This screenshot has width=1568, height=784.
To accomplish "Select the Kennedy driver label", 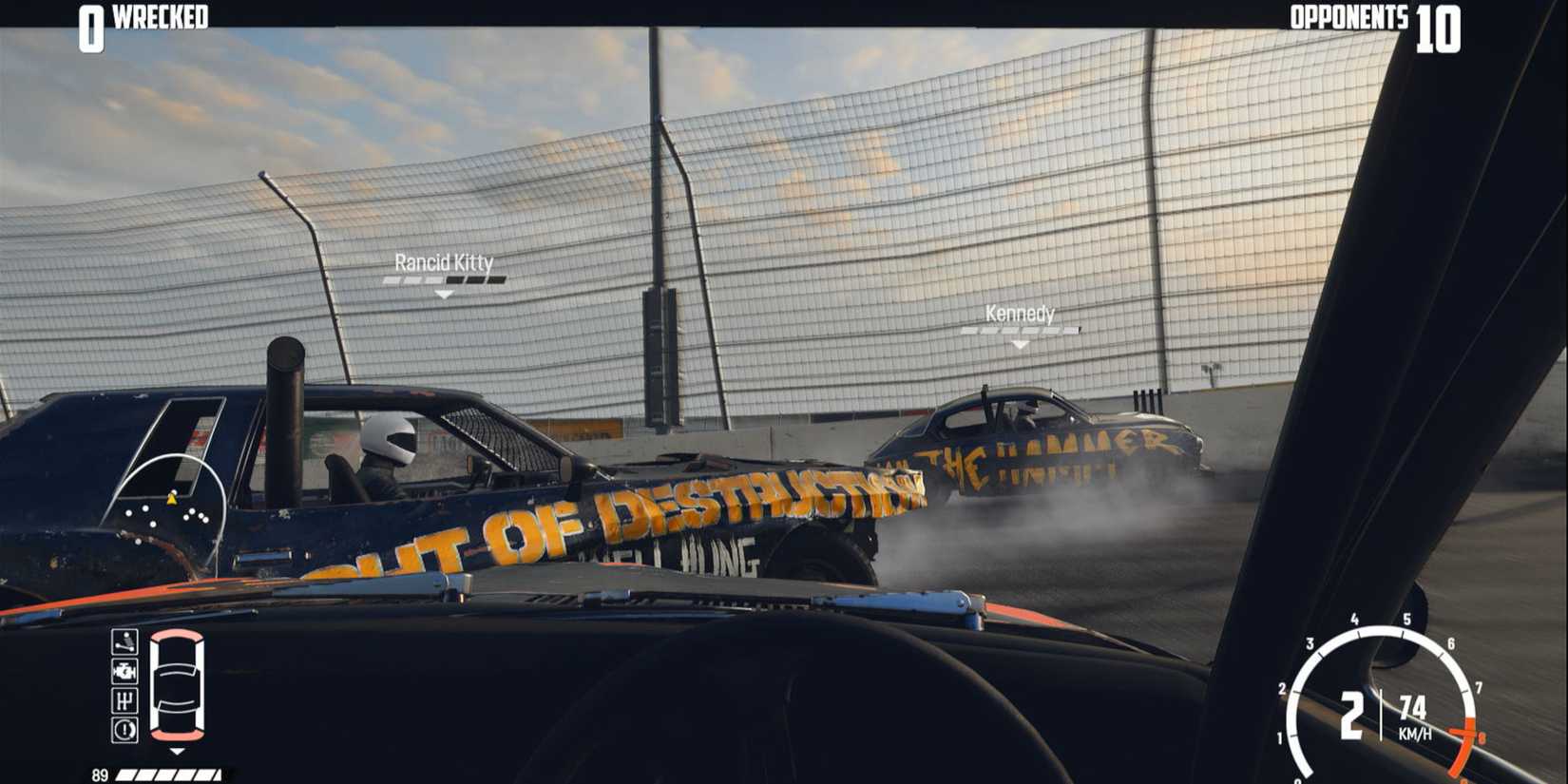I will pos(1020,314).
